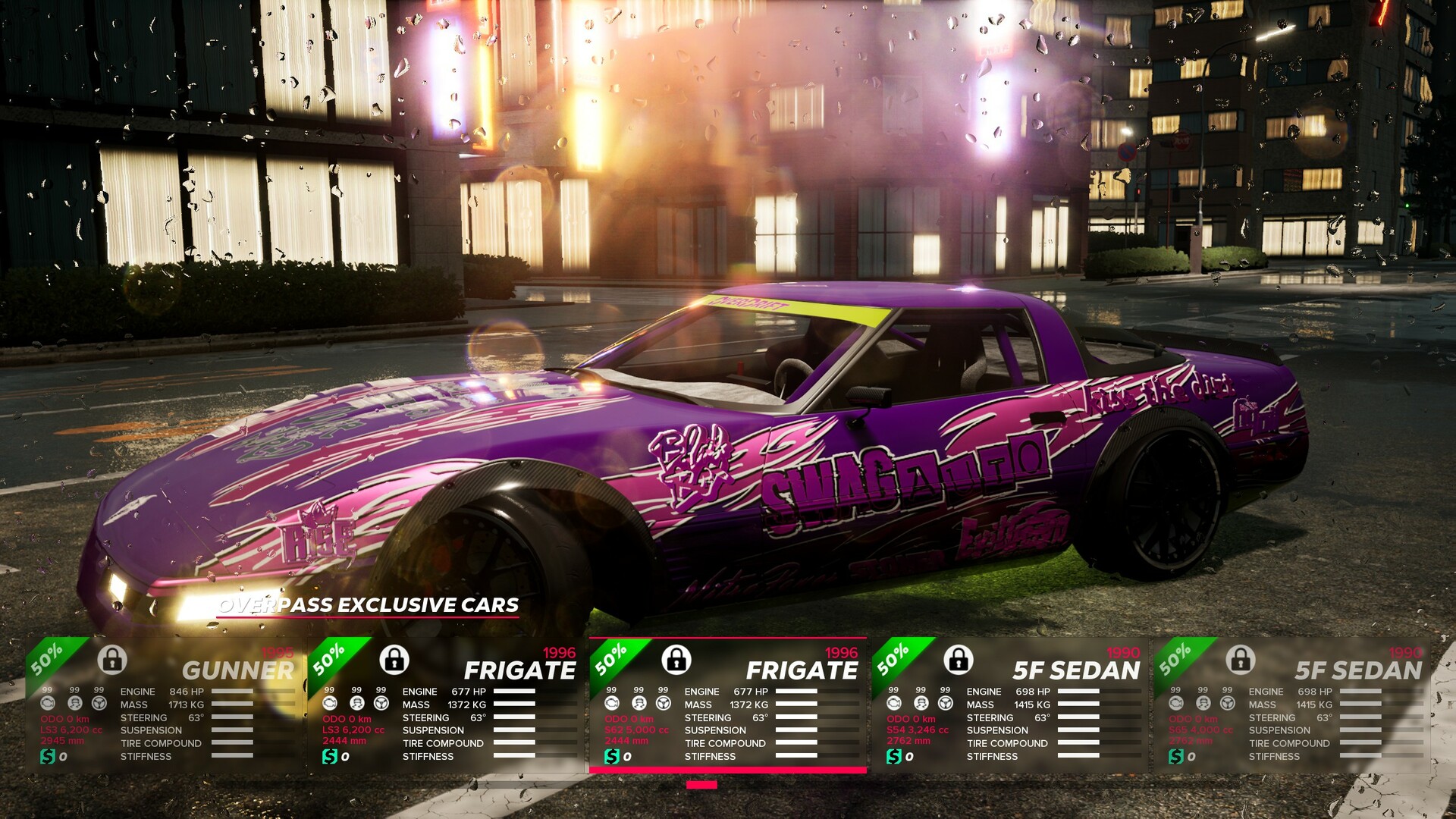This screenshot has height=819, width=1456.
Task: Select the steering wheel icon on the Gunner card
Action: click(98, 703)
